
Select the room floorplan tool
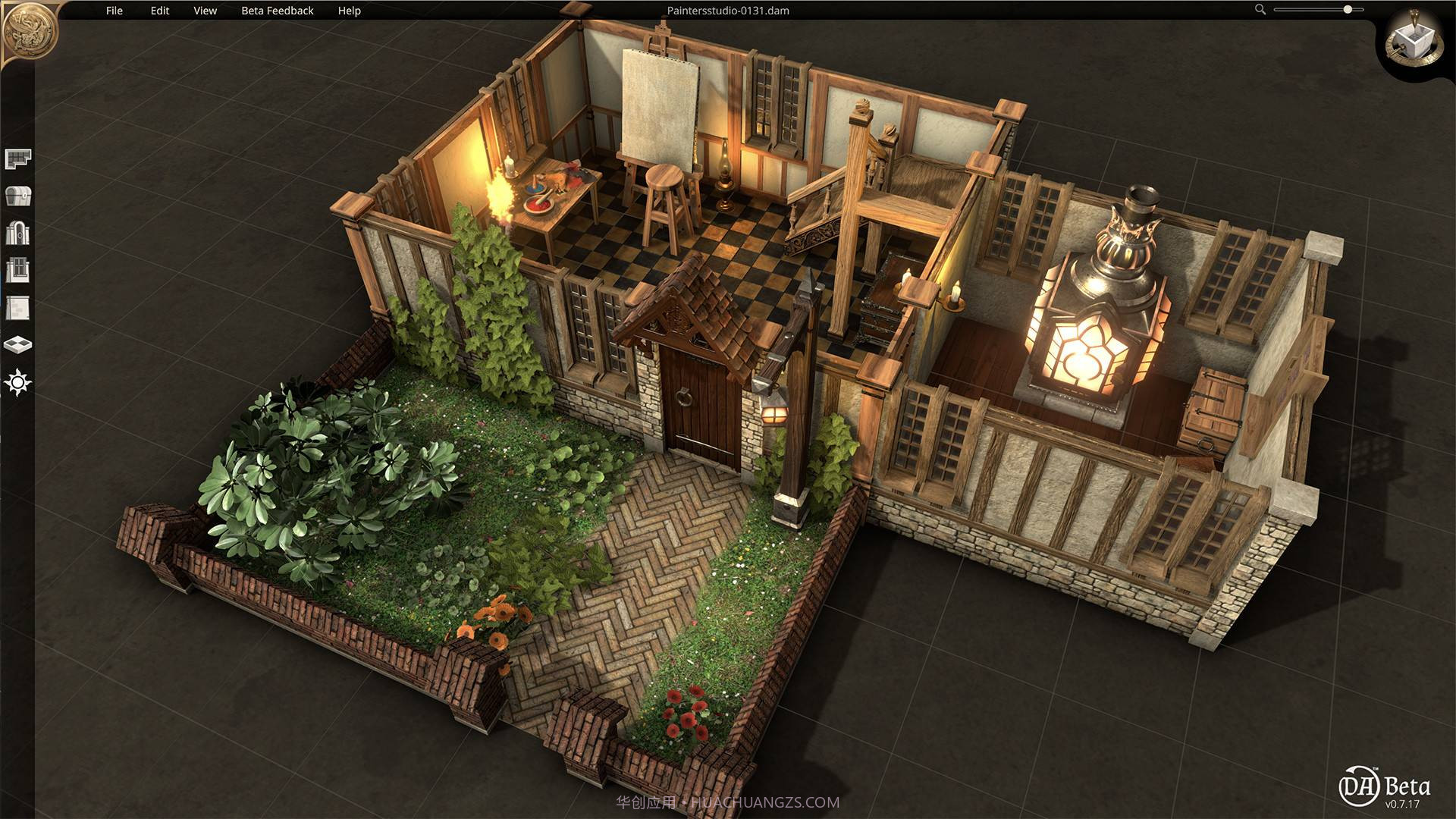[20, 157]
